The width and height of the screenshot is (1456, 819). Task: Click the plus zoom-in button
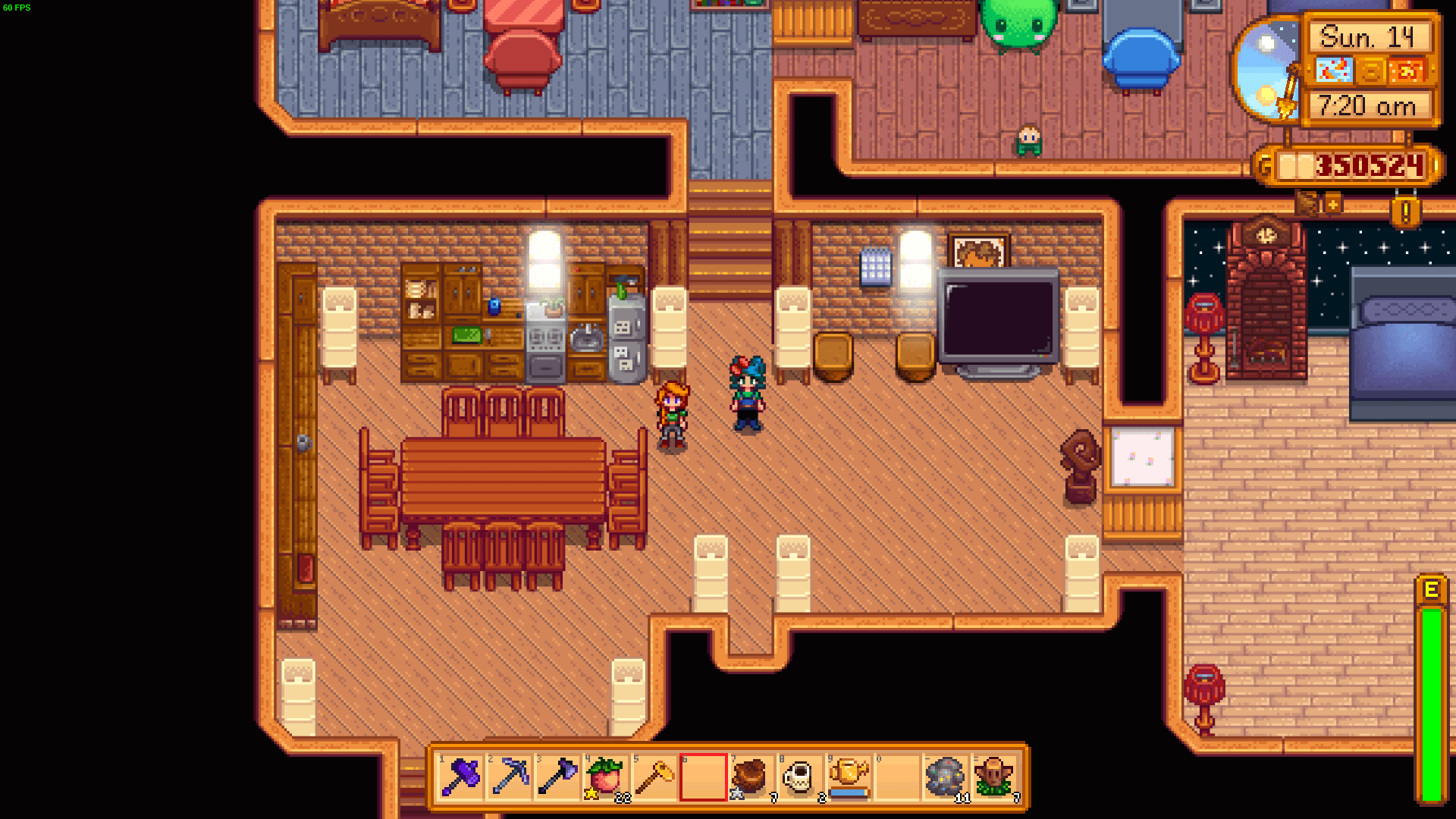pos(1333,204)
